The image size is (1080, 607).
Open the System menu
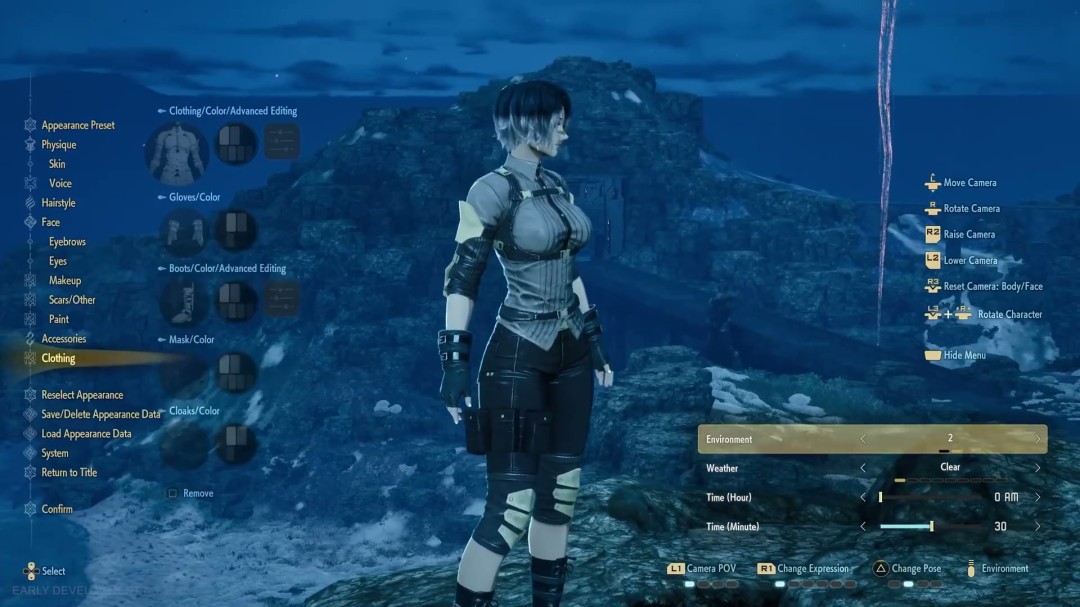tap(55, 454)
